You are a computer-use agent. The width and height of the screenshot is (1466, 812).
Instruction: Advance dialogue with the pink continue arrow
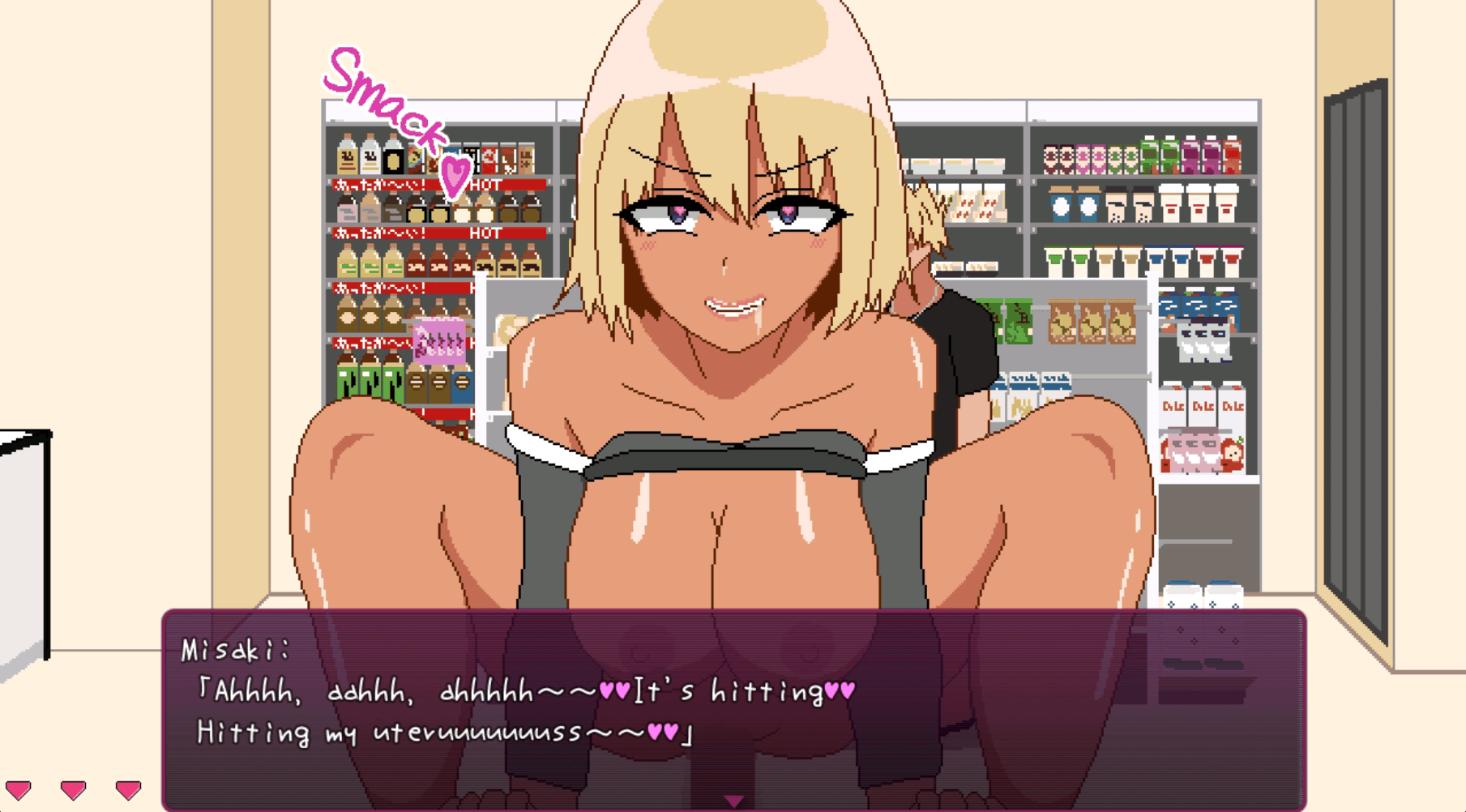733,801
